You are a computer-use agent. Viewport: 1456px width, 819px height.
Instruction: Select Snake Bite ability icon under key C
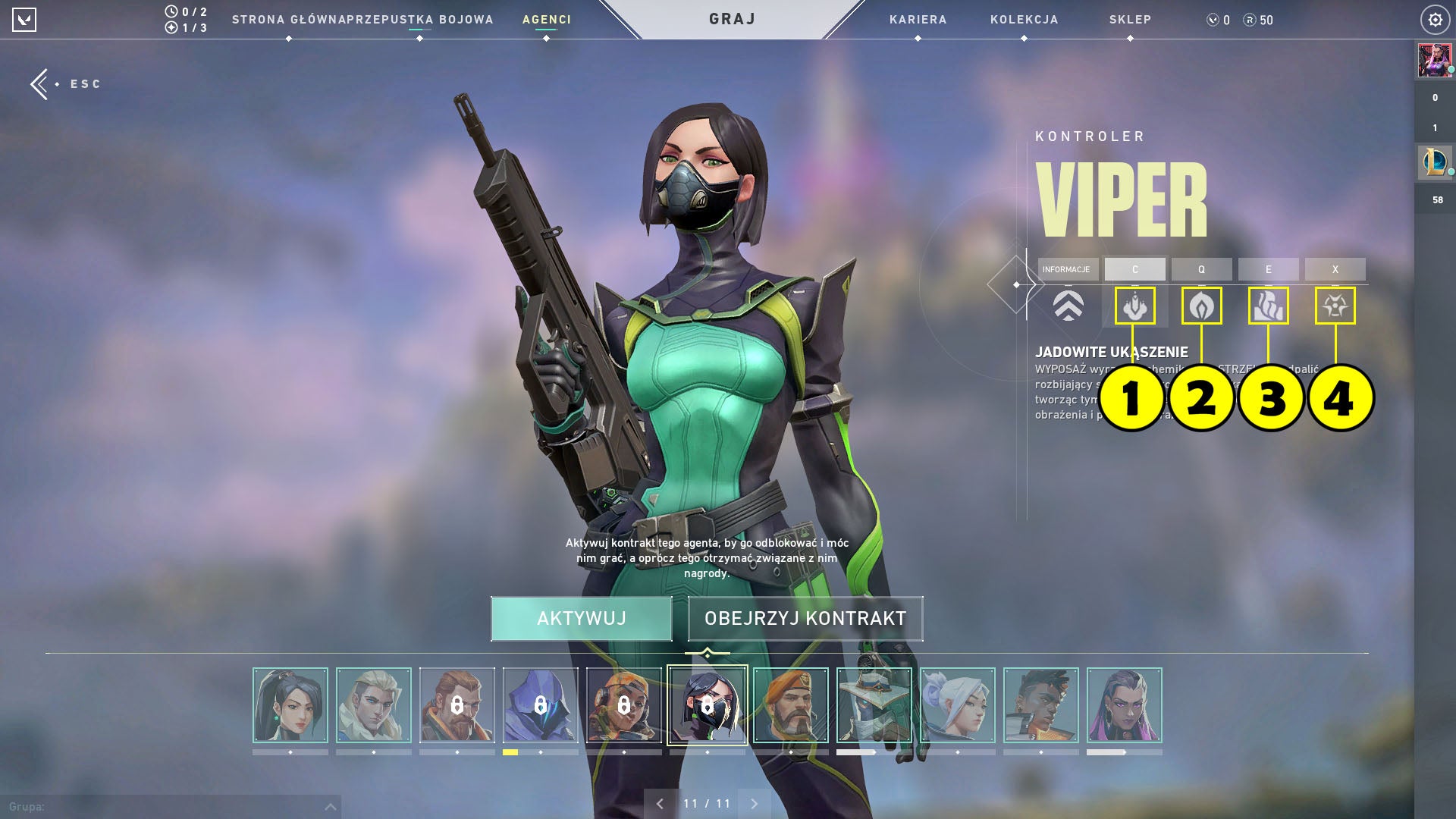1135,306
